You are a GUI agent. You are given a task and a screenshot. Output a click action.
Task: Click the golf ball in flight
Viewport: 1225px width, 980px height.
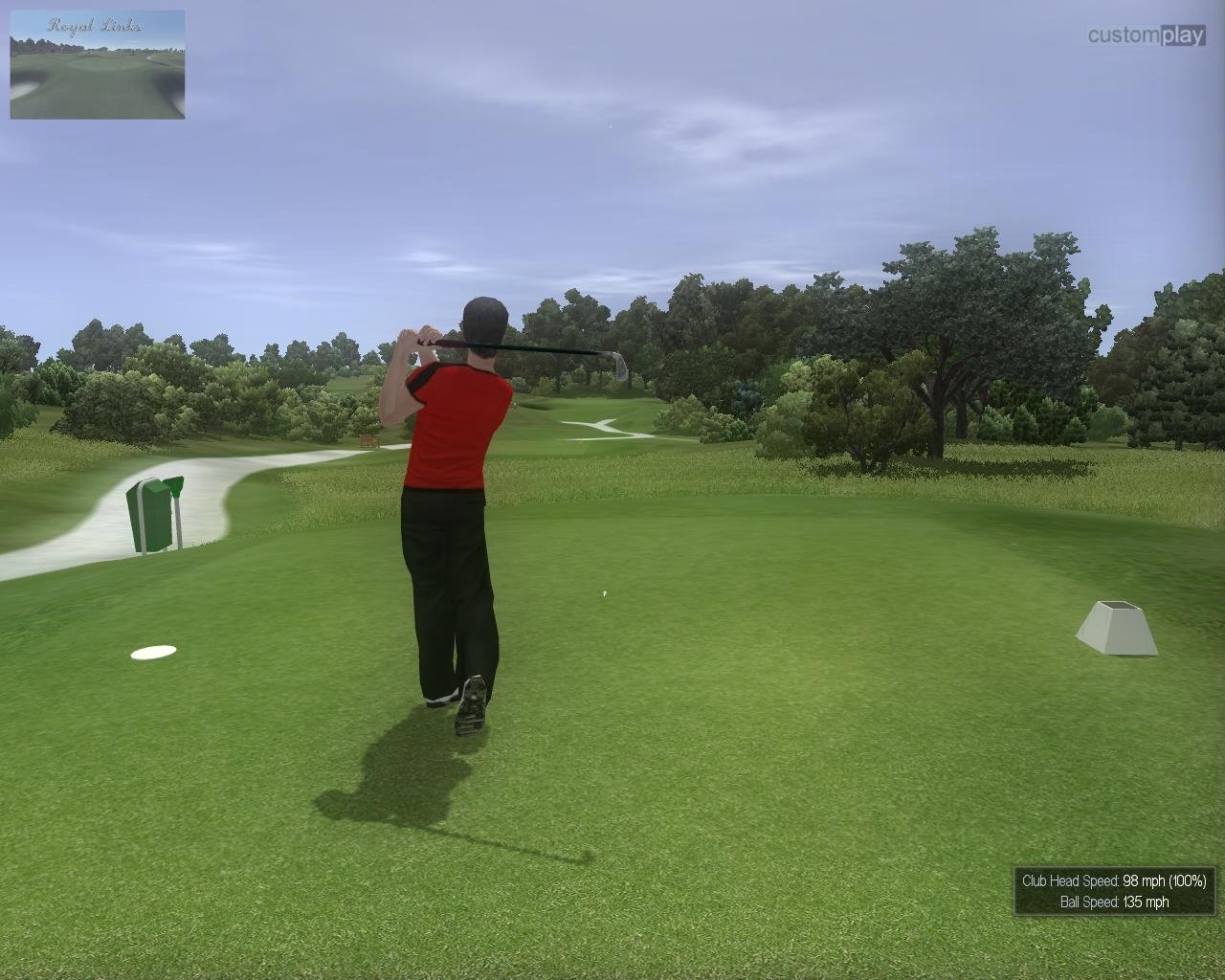click(x=605, y=593)
